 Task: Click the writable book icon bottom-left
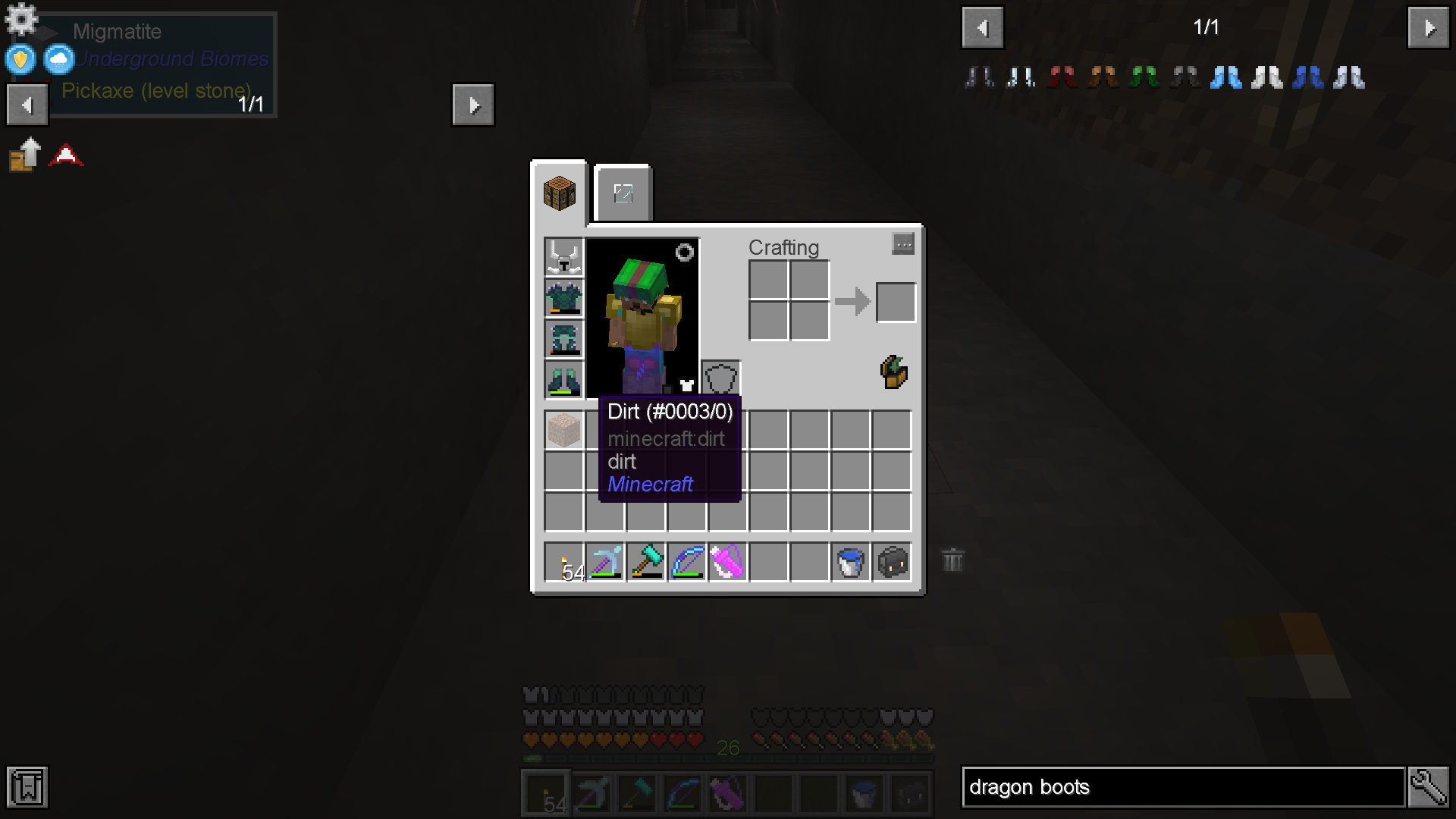[x=27, y=787]
